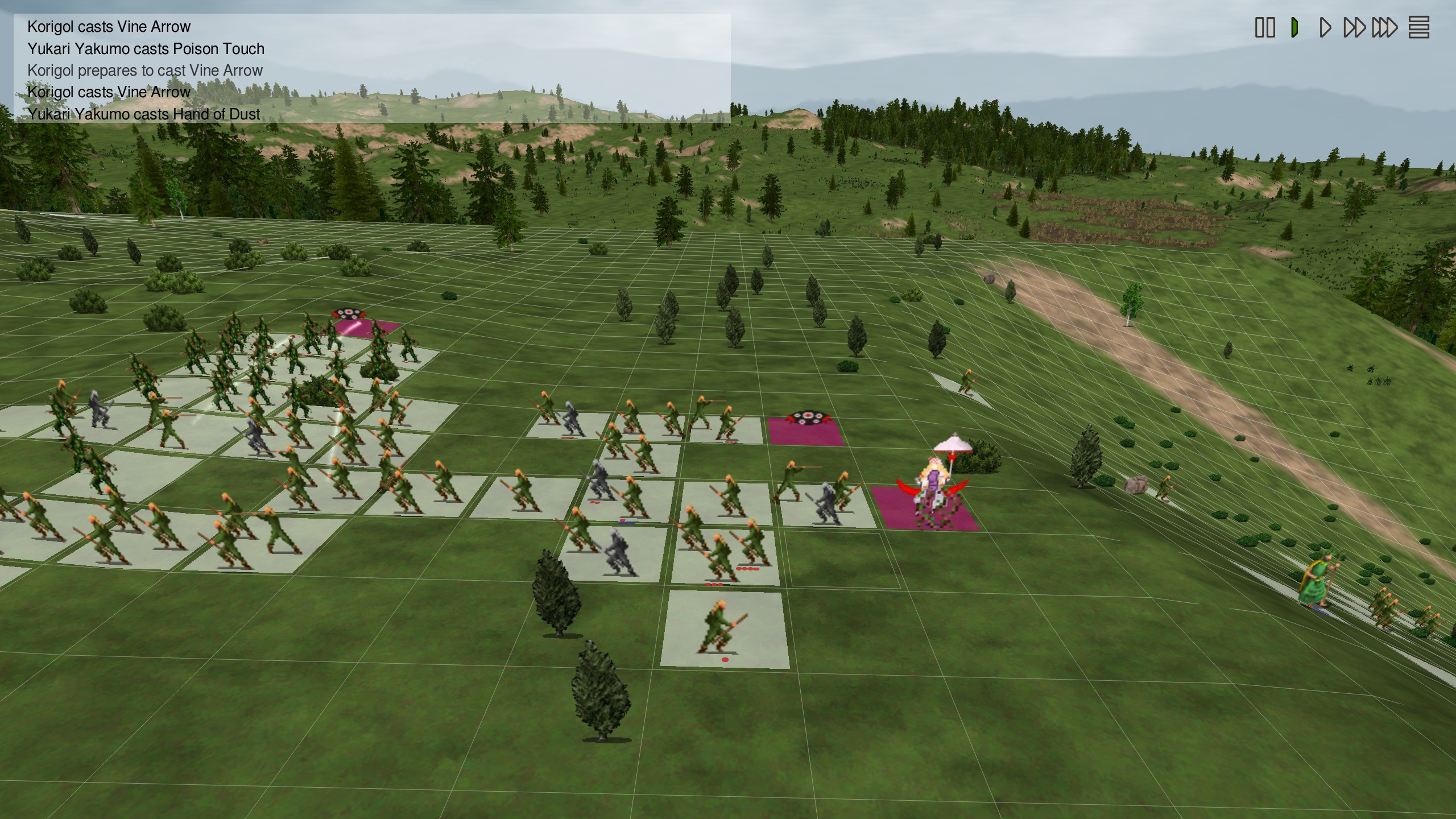The height and width of the screenshot is (819, 1456).
Task: Set playback to double-arrow fast forward
Action: (x=1354, y=27)
